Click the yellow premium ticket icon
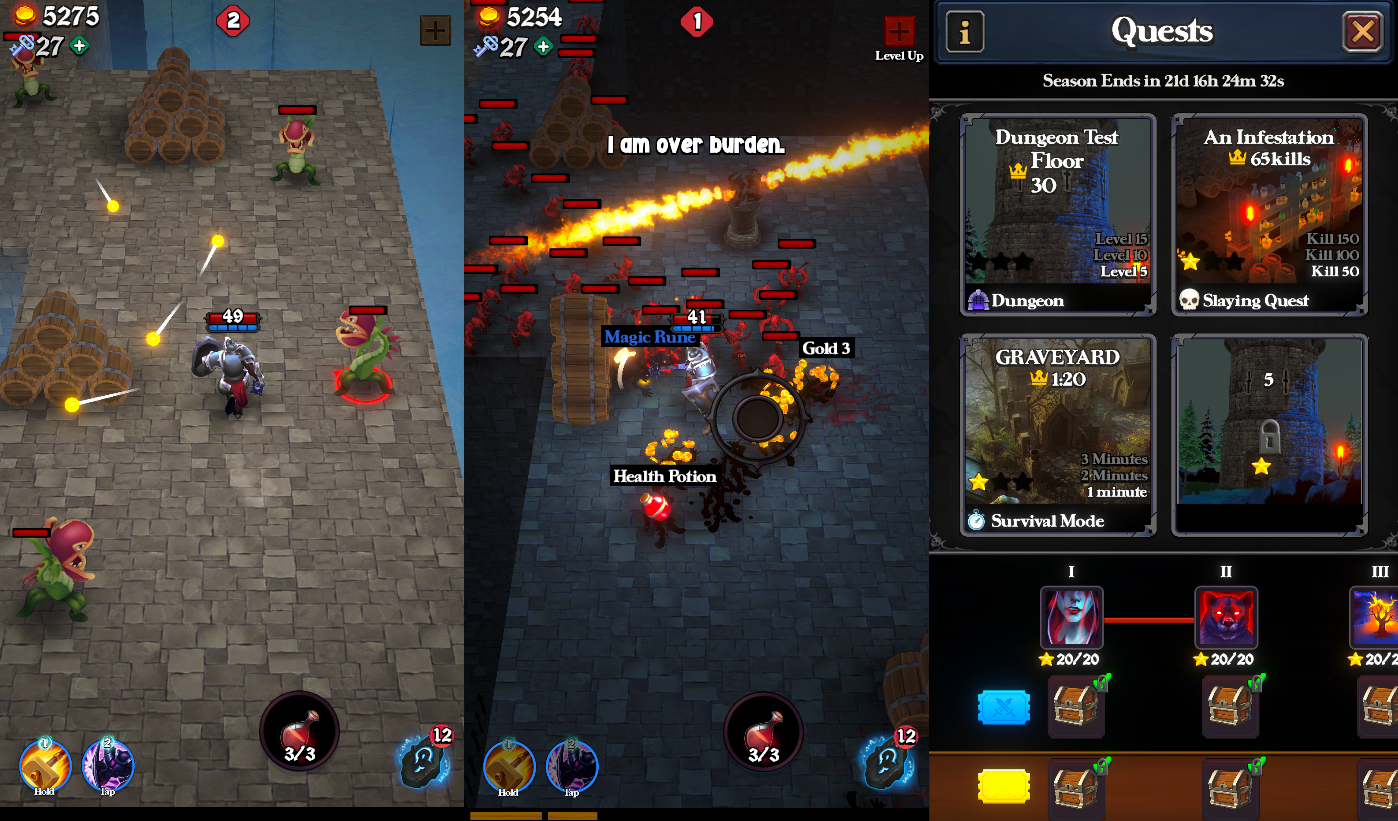 coord(1004,787)
